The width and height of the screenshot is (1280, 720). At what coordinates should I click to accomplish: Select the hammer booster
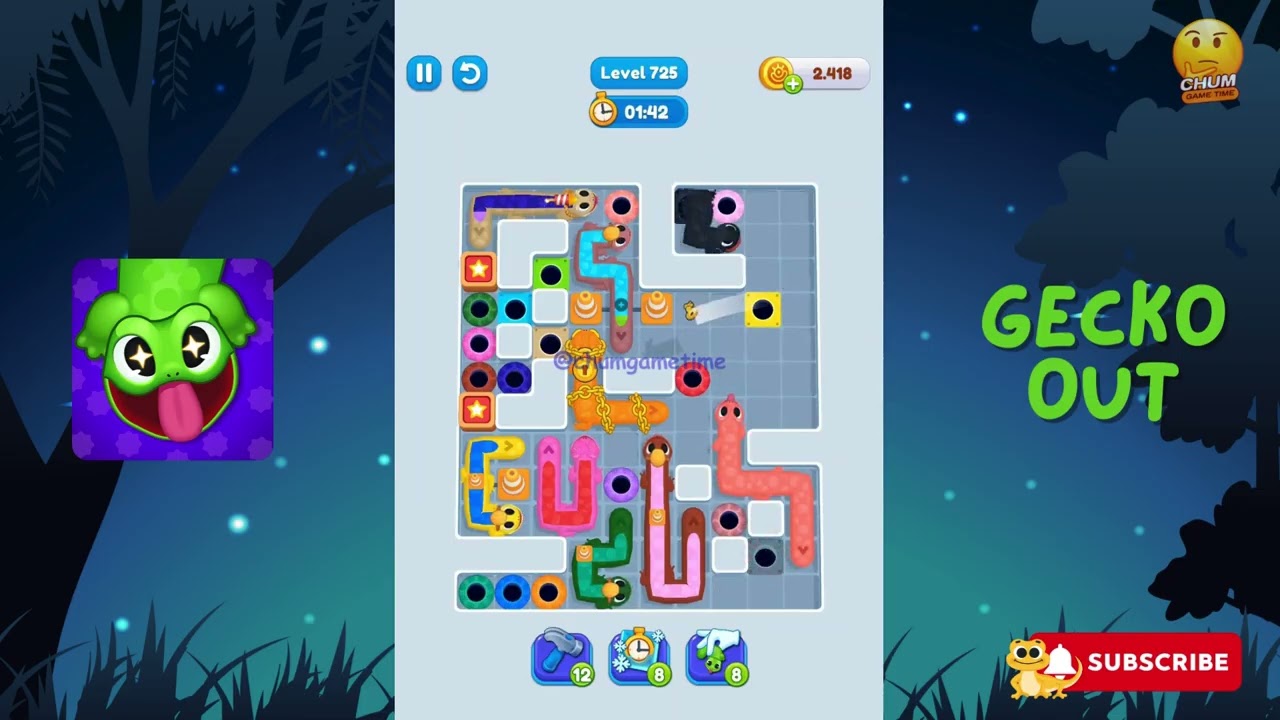tap(562, 657)
